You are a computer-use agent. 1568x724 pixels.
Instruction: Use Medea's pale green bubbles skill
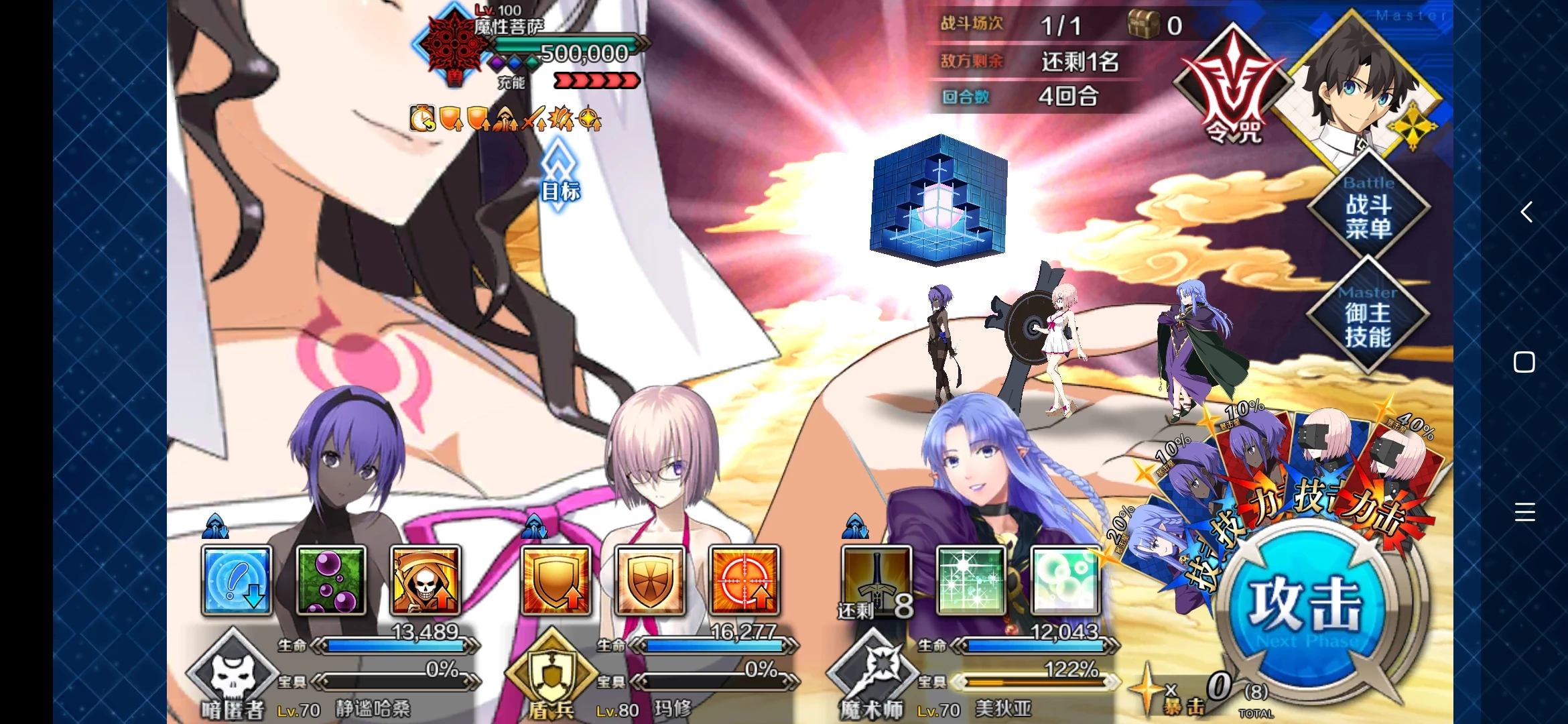1065,581
